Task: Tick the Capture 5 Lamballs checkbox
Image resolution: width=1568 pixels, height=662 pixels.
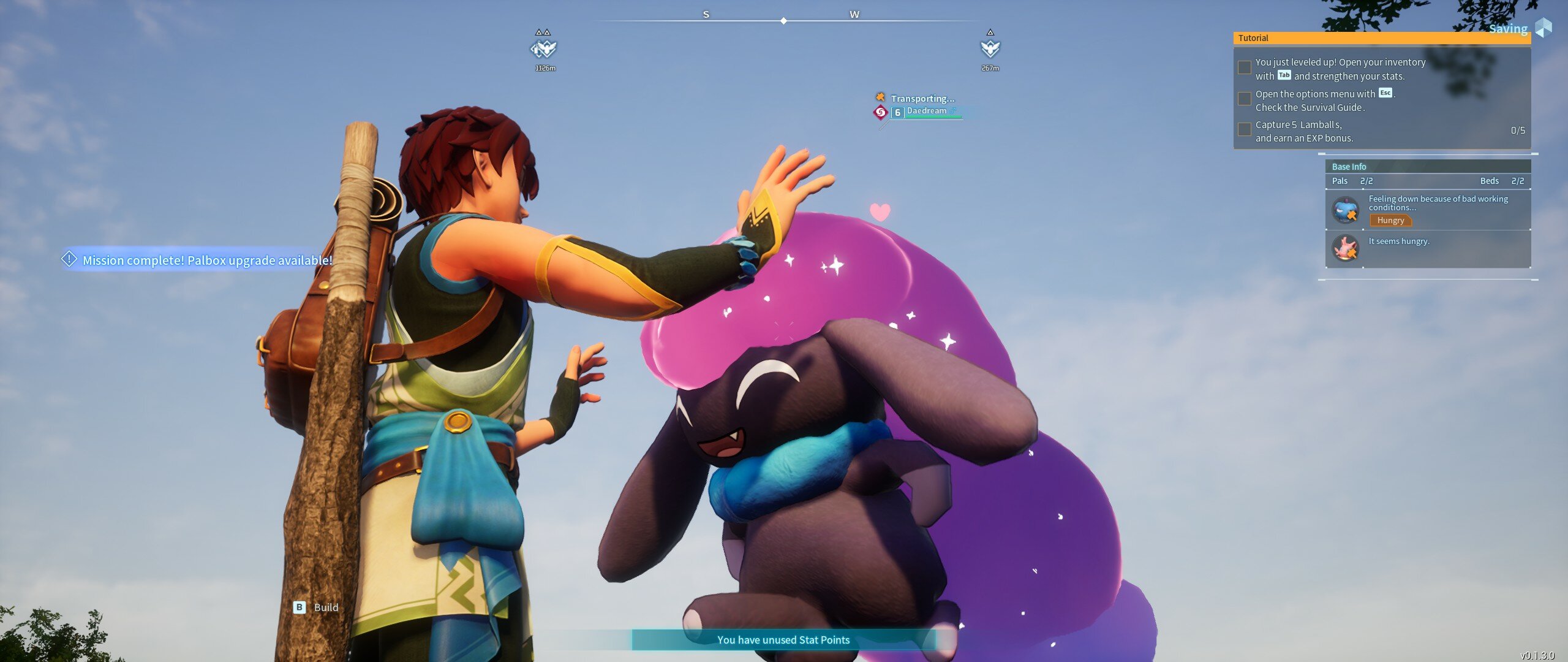Action: click(1244, 130)
